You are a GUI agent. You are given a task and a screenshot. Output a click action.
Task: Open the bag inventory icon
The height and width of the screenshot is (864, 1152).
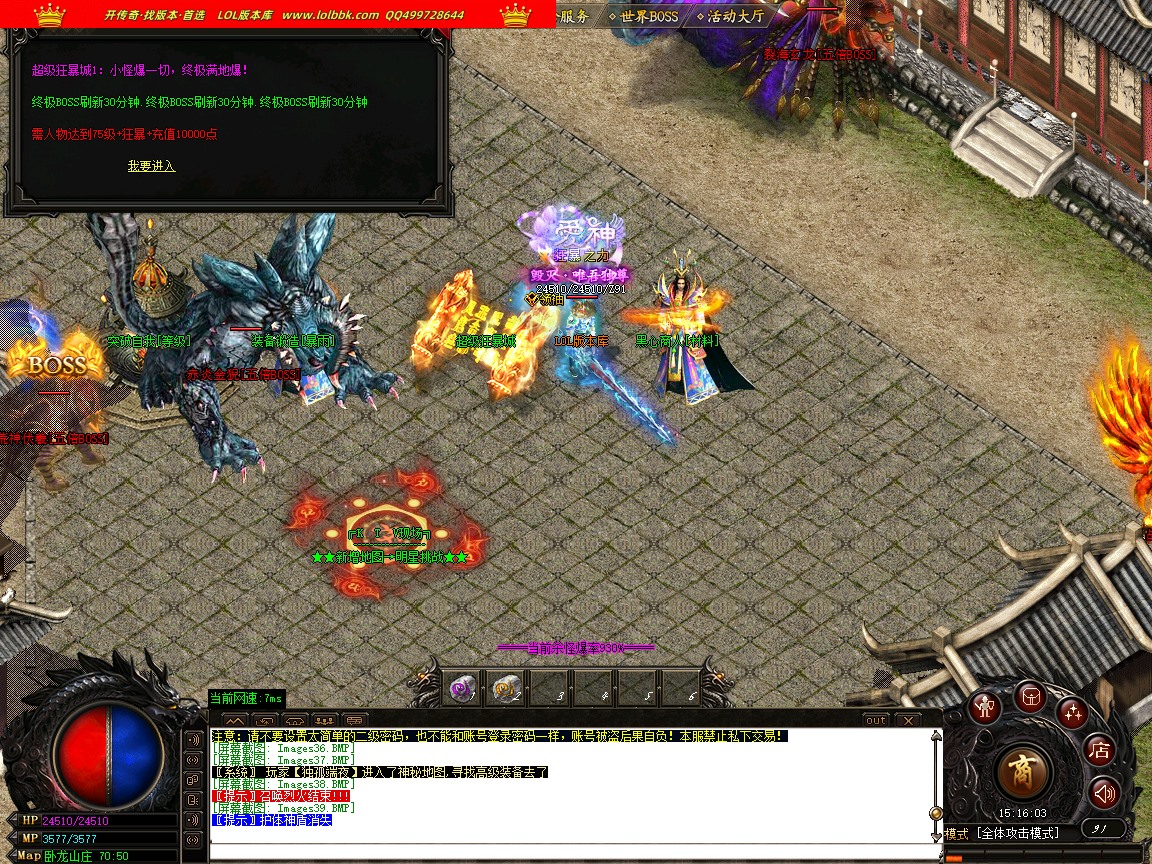click(x=1031, y=697)
